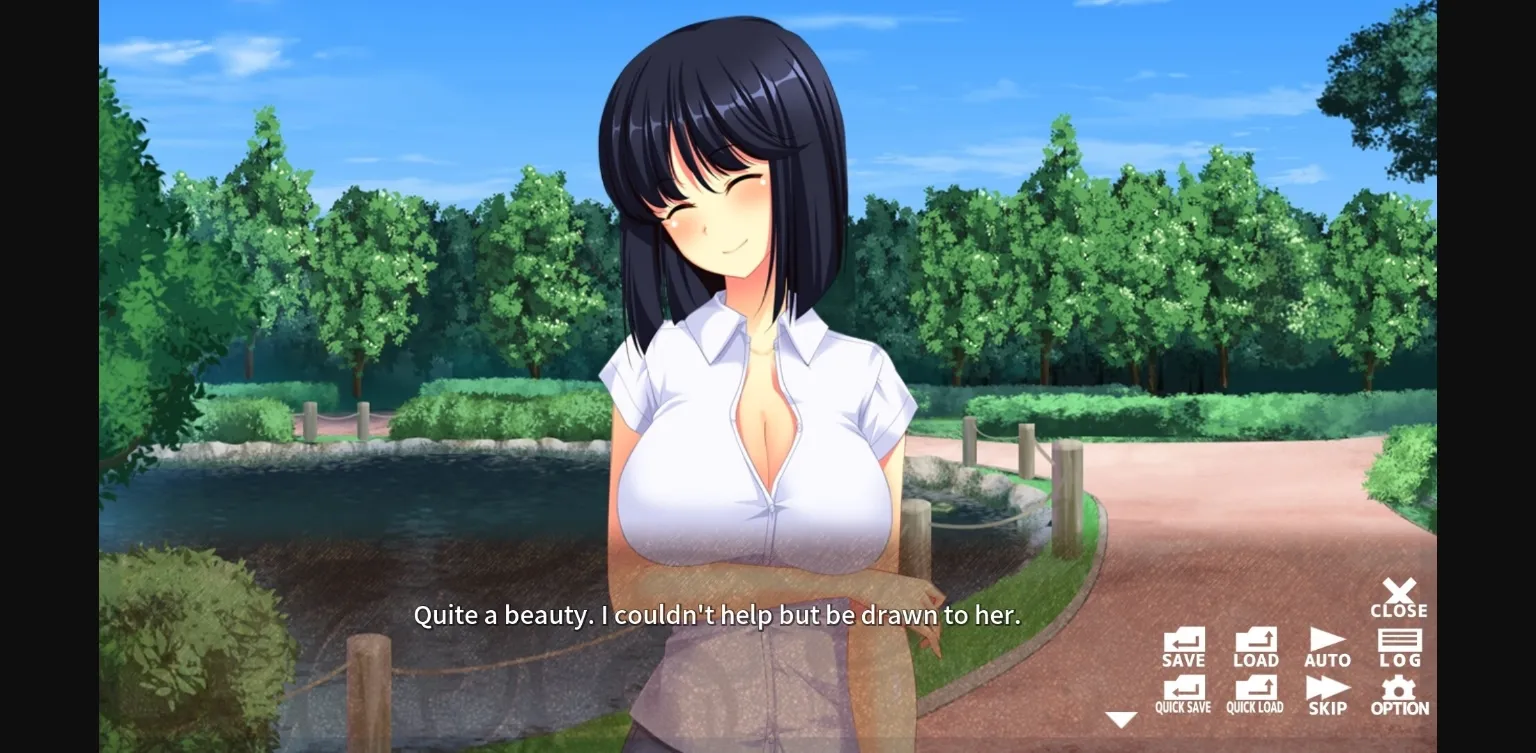Click the dialogue box to continue
This screenshot has height=753, width=1536.
(x=717, y=616)
